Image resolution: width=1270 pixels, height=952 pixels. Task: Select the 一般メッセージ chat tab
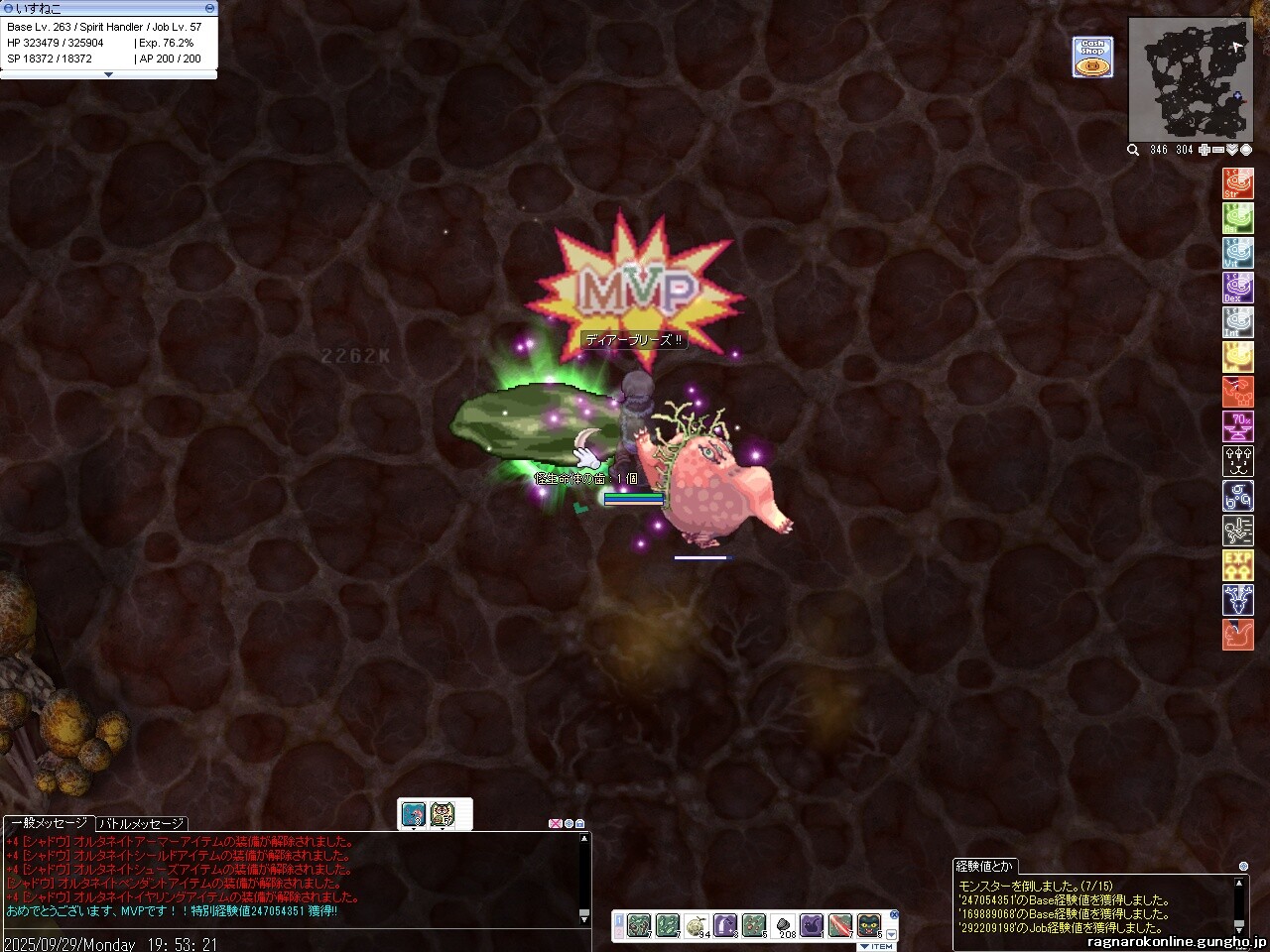50,823
